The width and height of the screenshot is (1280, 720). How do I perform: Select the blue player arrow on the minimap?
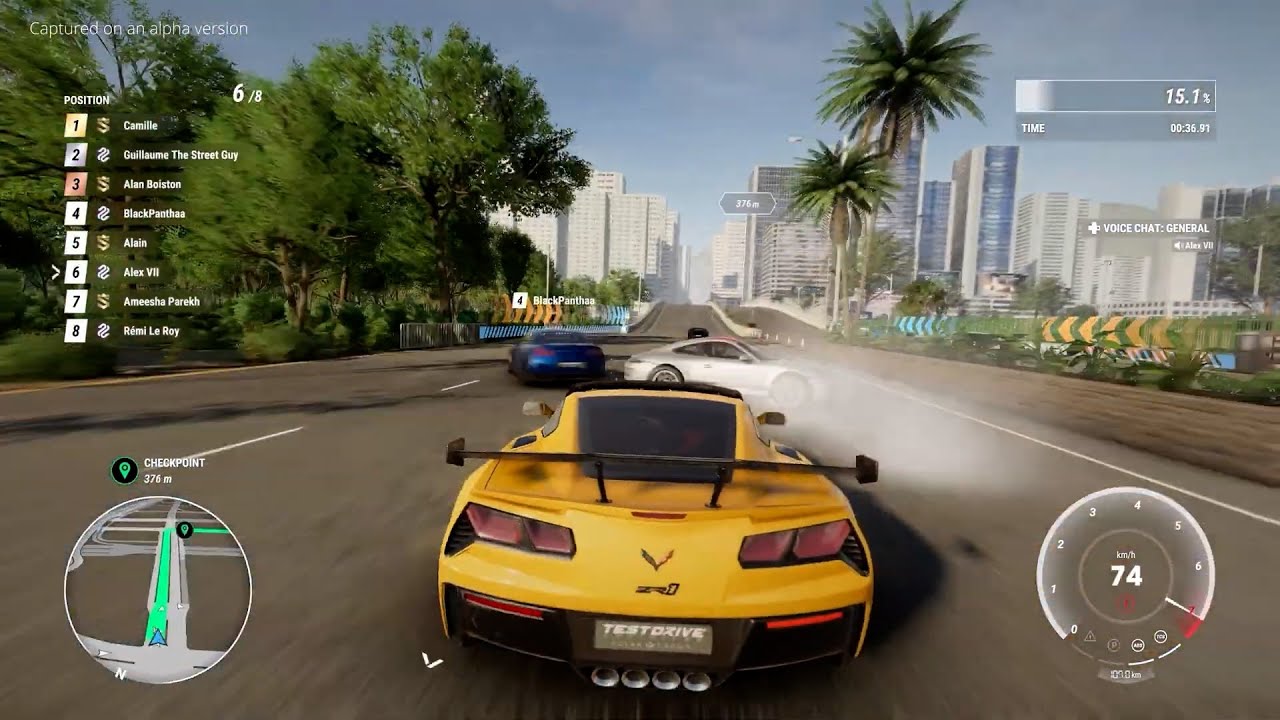(157, 636)
